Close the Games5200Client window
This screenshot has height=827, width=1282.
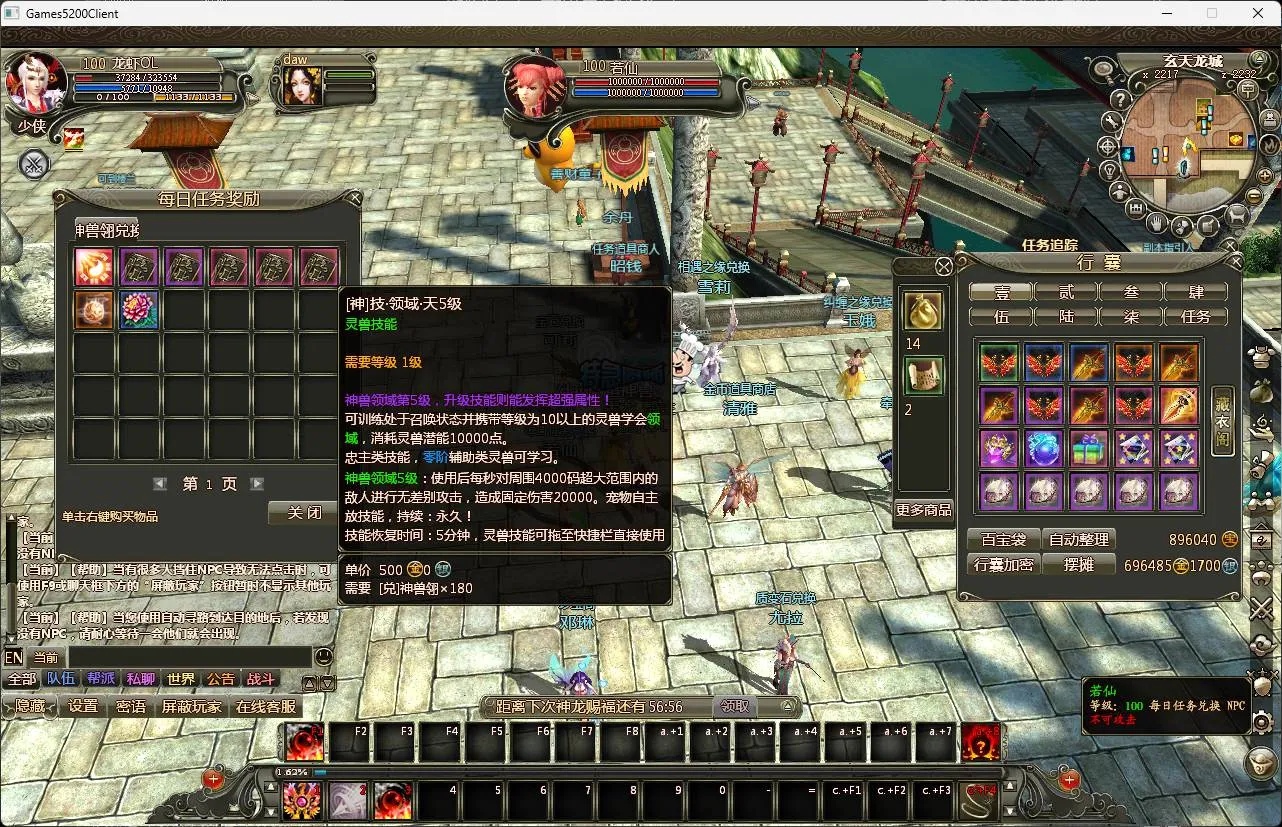click(1258, 13)
